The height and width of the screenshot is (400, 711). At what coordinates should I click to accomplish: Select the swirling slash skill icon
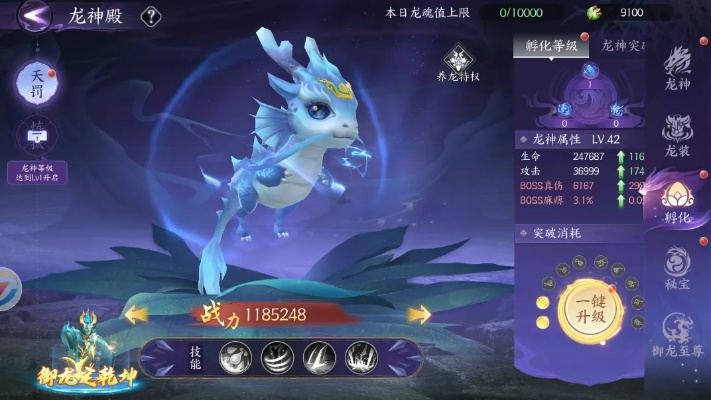pyautogui.click(x=277, y=356)
